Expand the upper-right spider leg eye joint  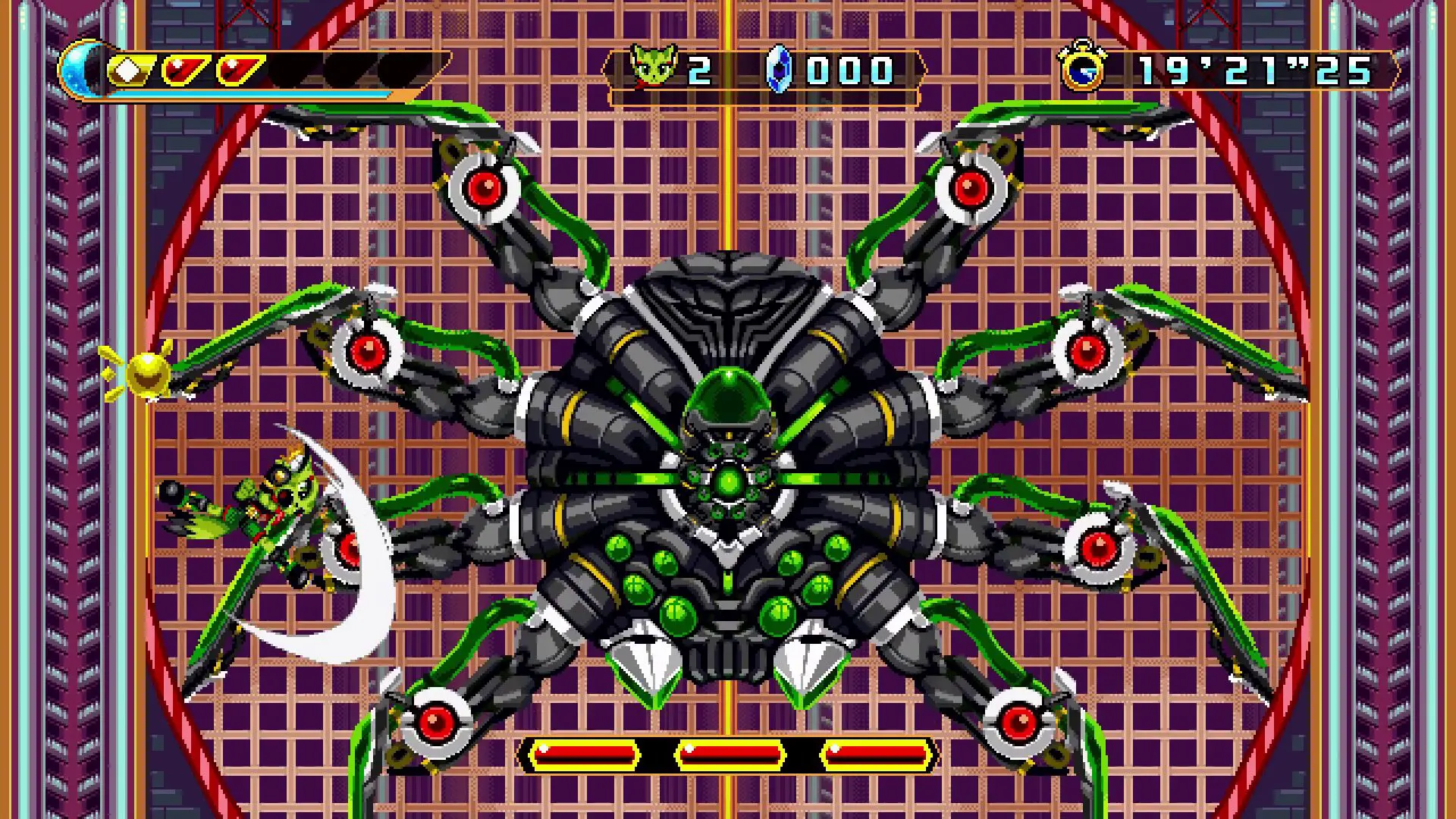point(973,184)
